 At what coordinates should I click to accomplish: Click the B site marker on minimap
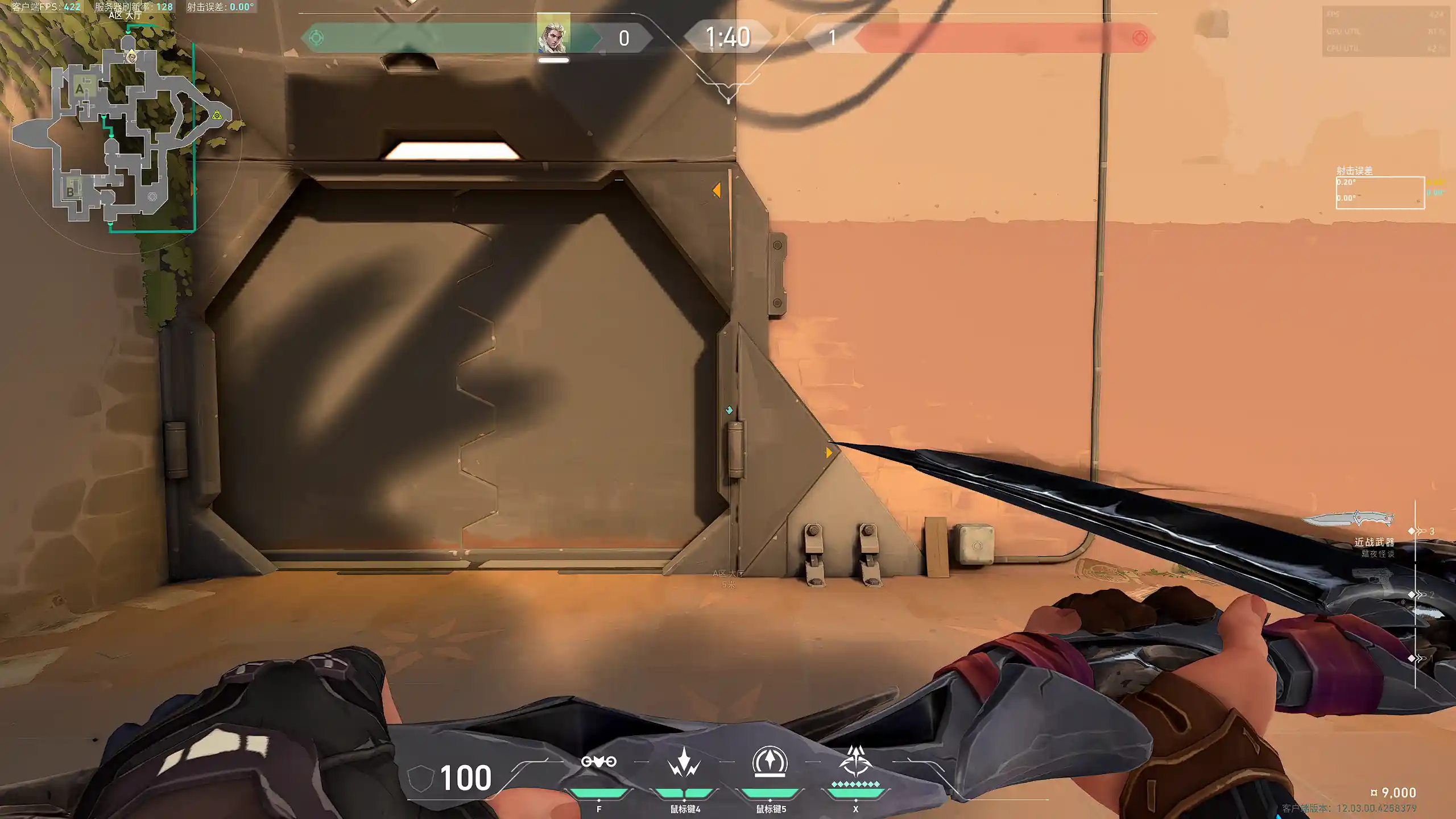point(71,191)
